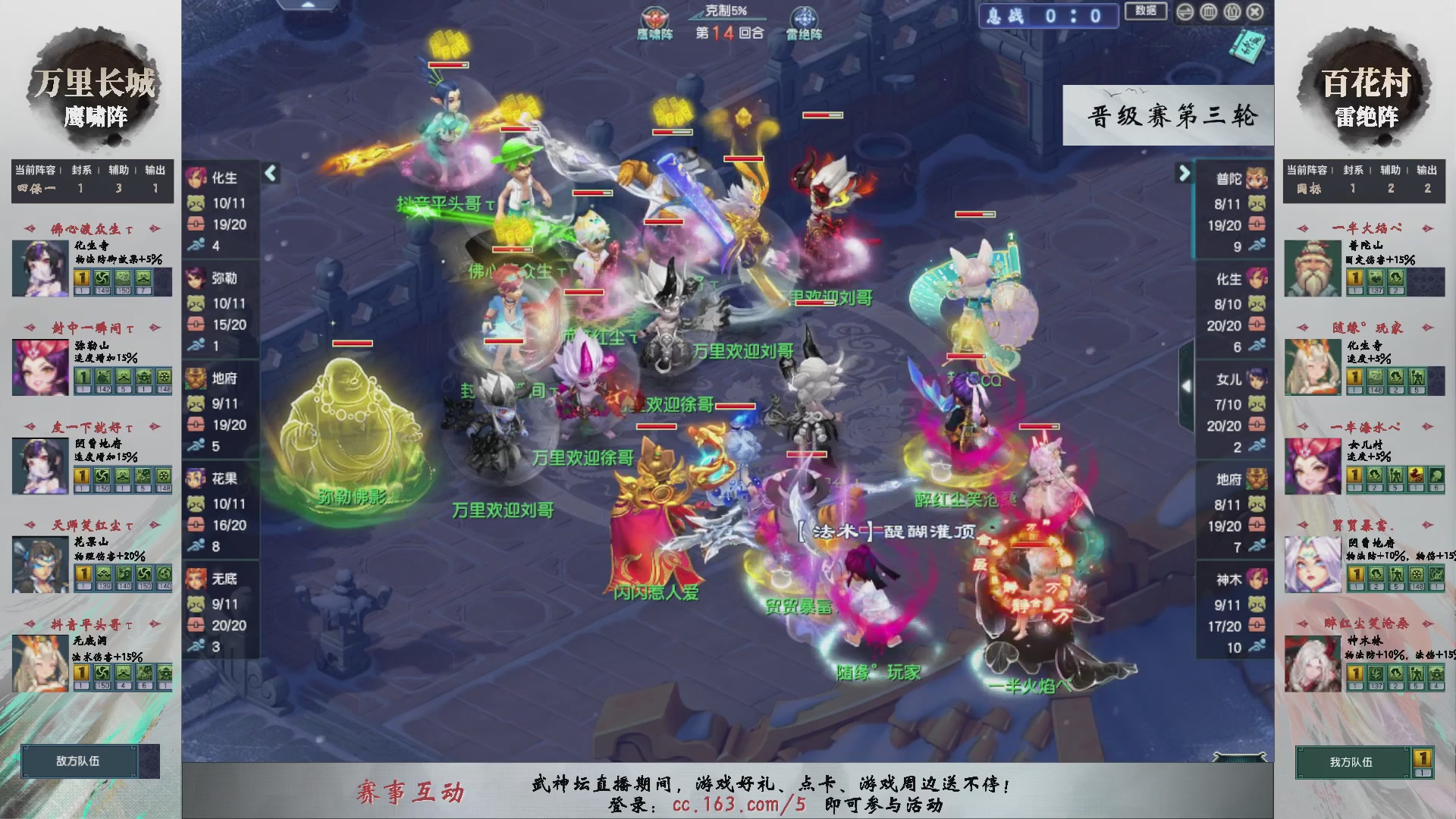Open the bag circular icon in top-right toolbar
1456x819 pixels.
click(x=1232, y=11)
